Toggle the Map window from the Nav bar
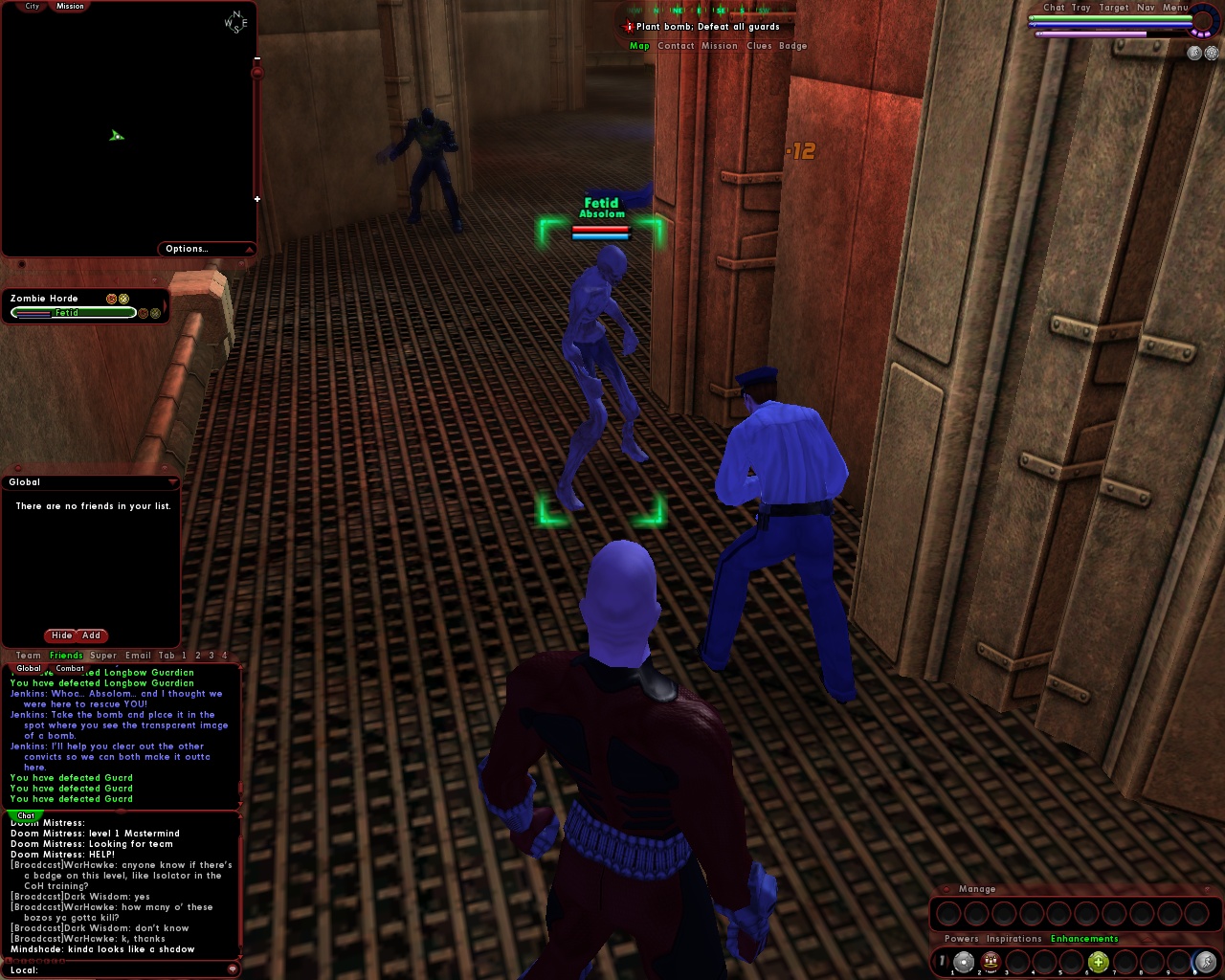The image size is (1225, 980). click(639, 45)
